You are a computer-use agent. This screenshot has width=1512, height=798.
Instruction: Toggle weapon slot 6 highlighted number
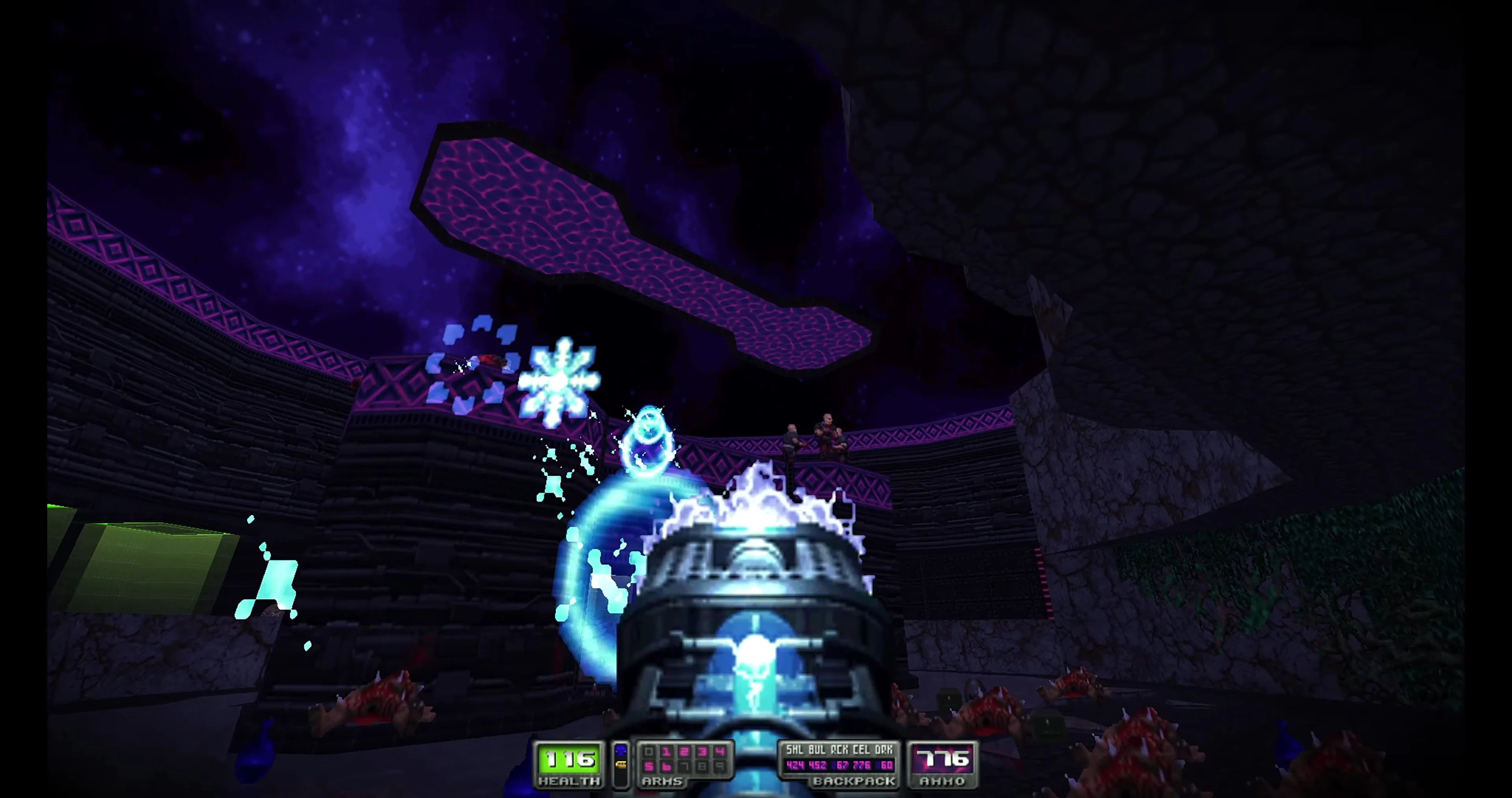click(667, 766)
